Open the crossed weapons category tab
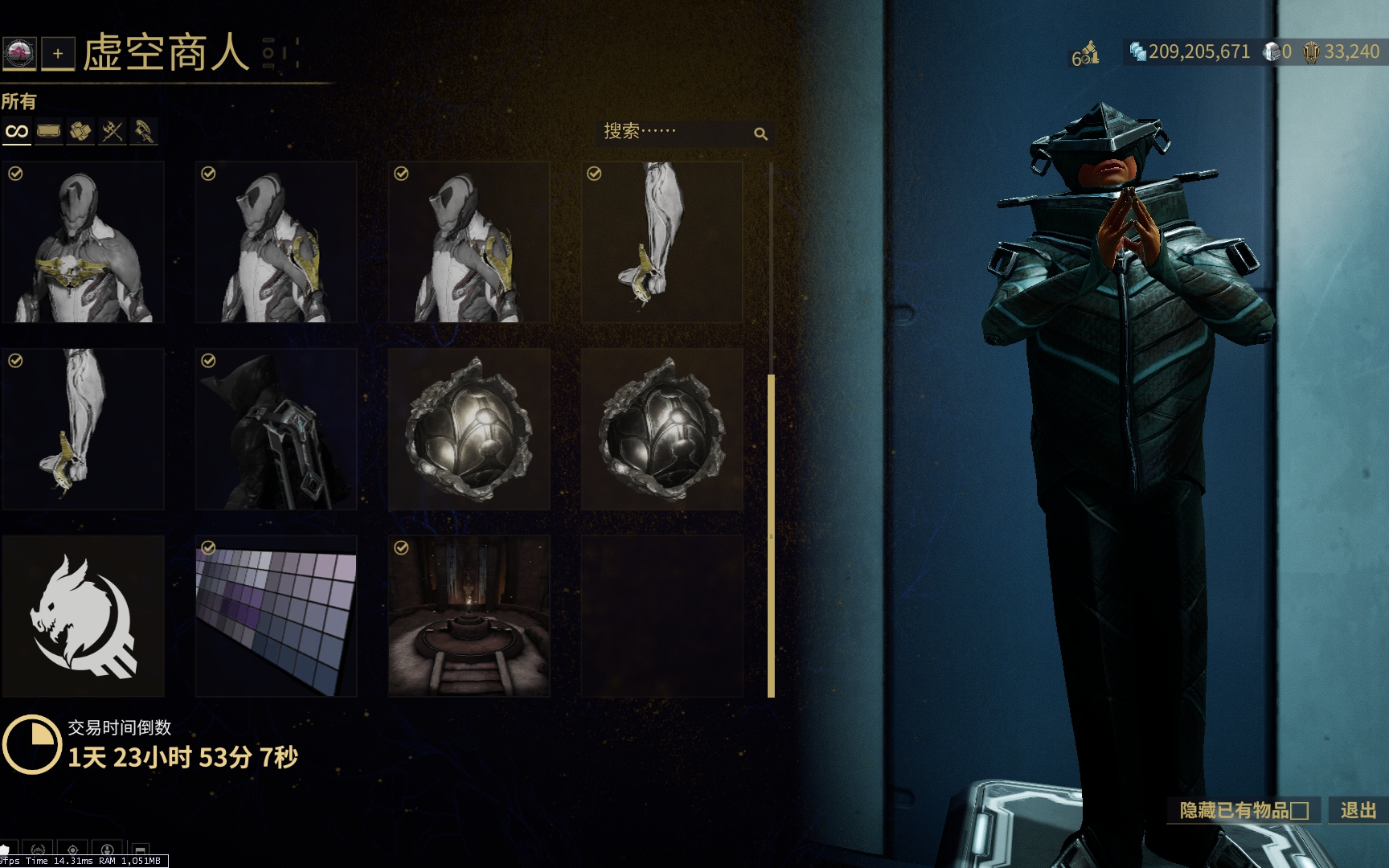 (113, 131)
